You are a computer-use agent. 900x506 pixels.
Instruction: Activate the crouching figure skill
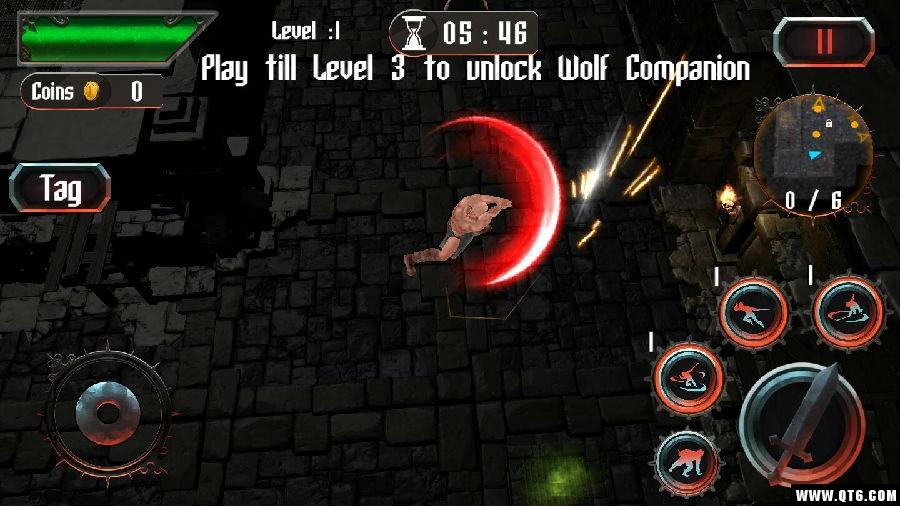tap(687, 461)
